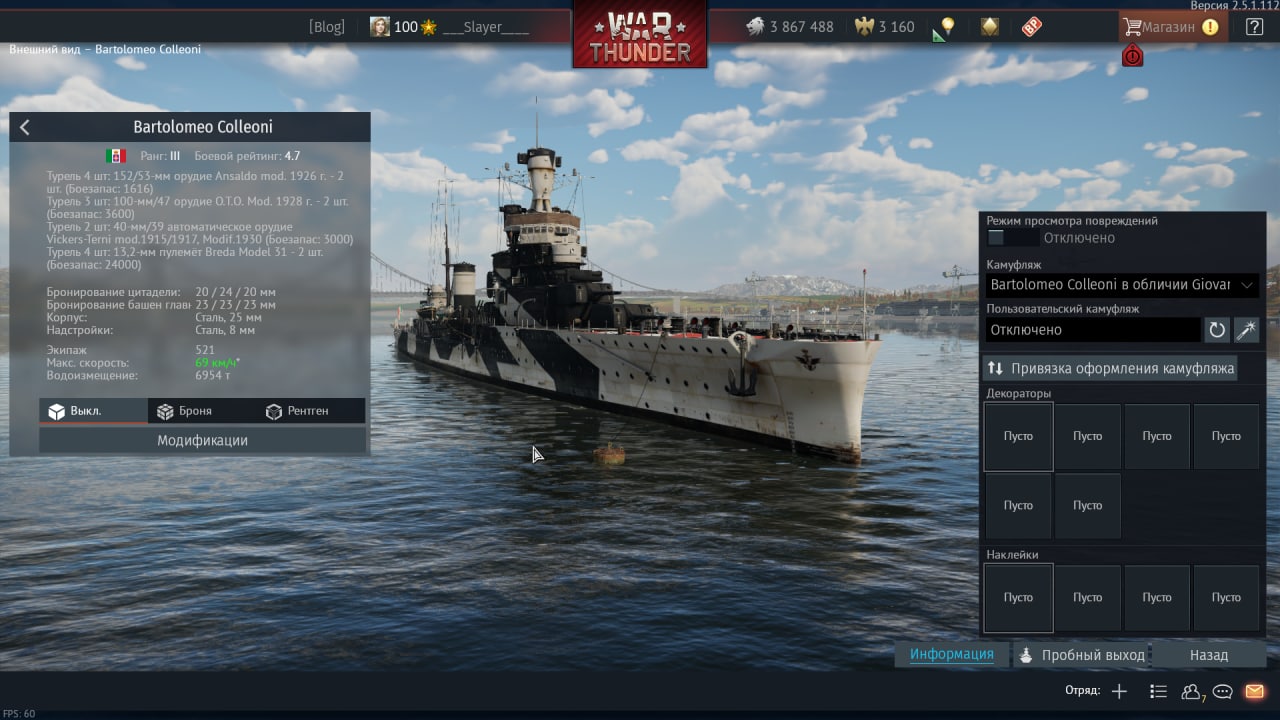Start a Пробный выход test sail
Image resolution: width=1280 pixels, height=720 pixels.
point(1082,655)
